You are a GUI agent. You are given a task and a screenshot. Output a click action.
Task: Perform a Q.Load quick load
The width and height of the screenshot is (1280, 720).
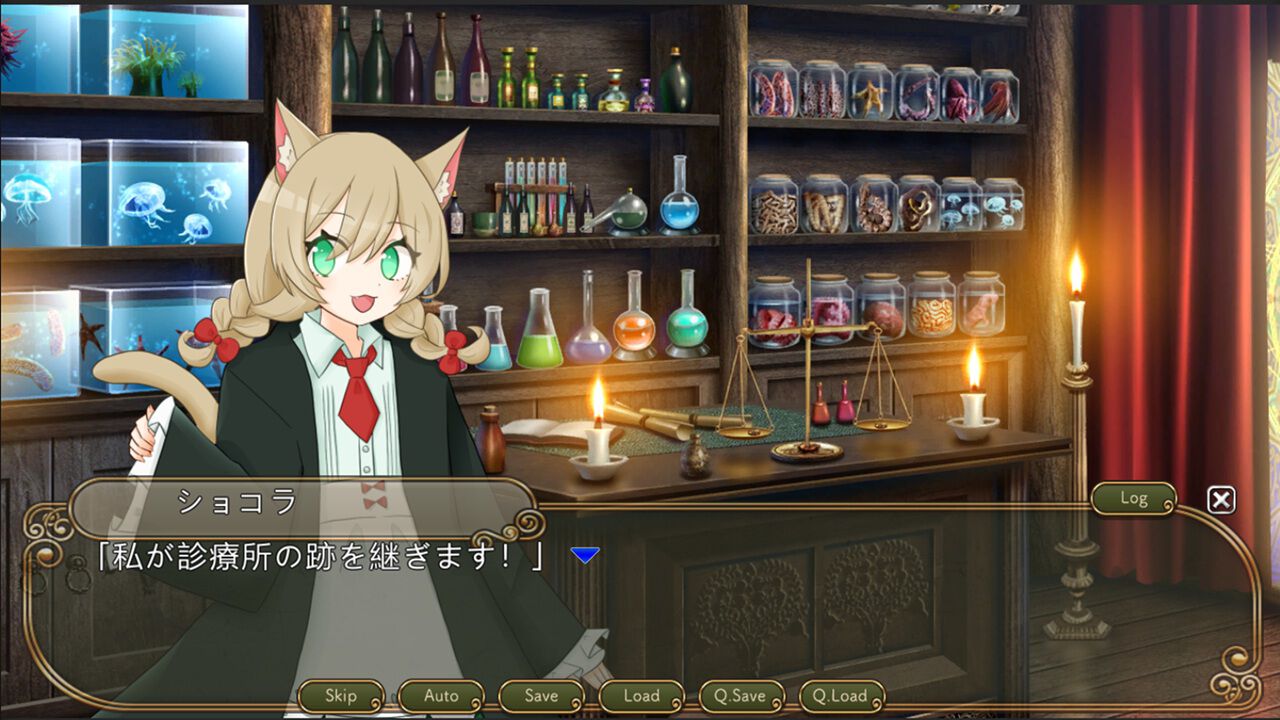pyautogui.click(x=843, y=695)
